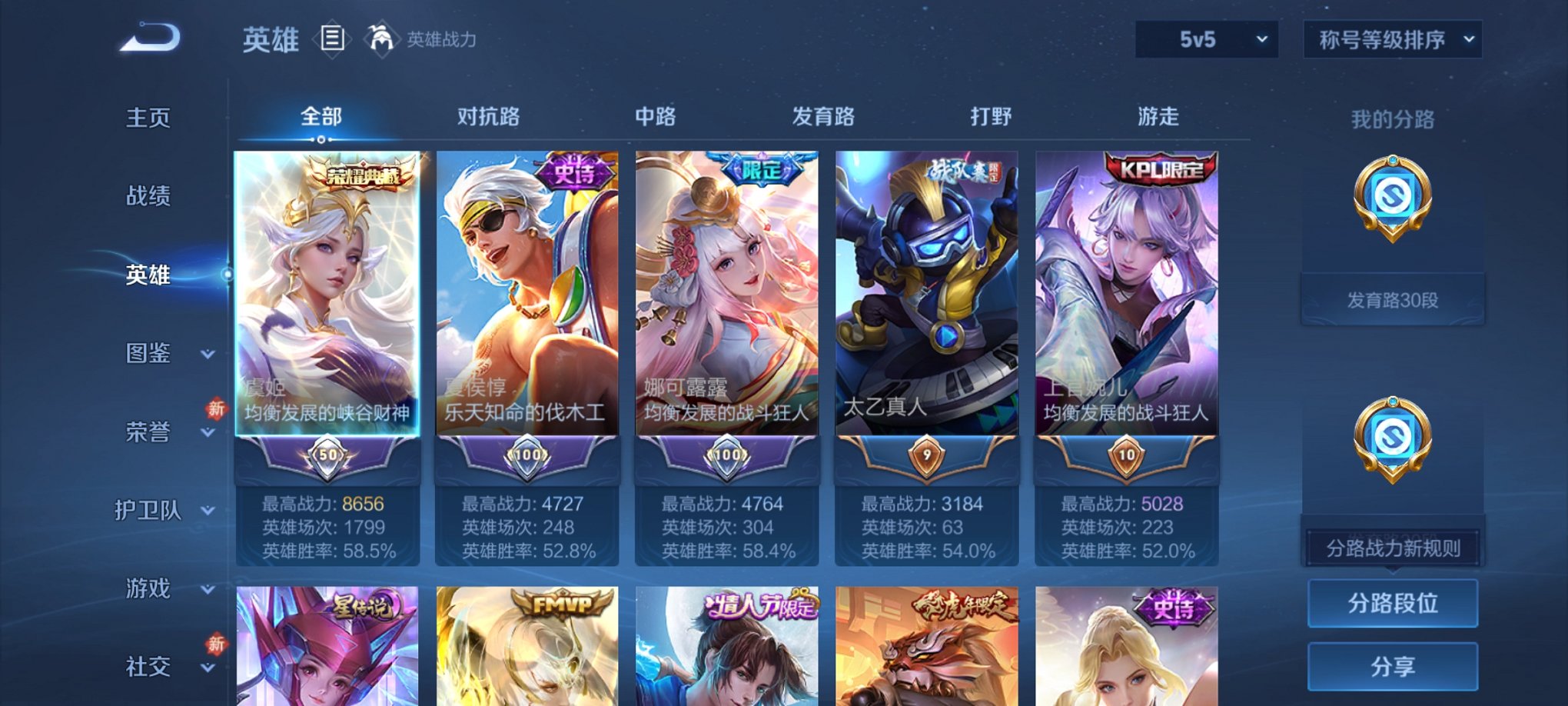This screenshot has height=706, width=1568.
Task: Click the list view icon beside 英雄 title
Action: click(331, 39)
